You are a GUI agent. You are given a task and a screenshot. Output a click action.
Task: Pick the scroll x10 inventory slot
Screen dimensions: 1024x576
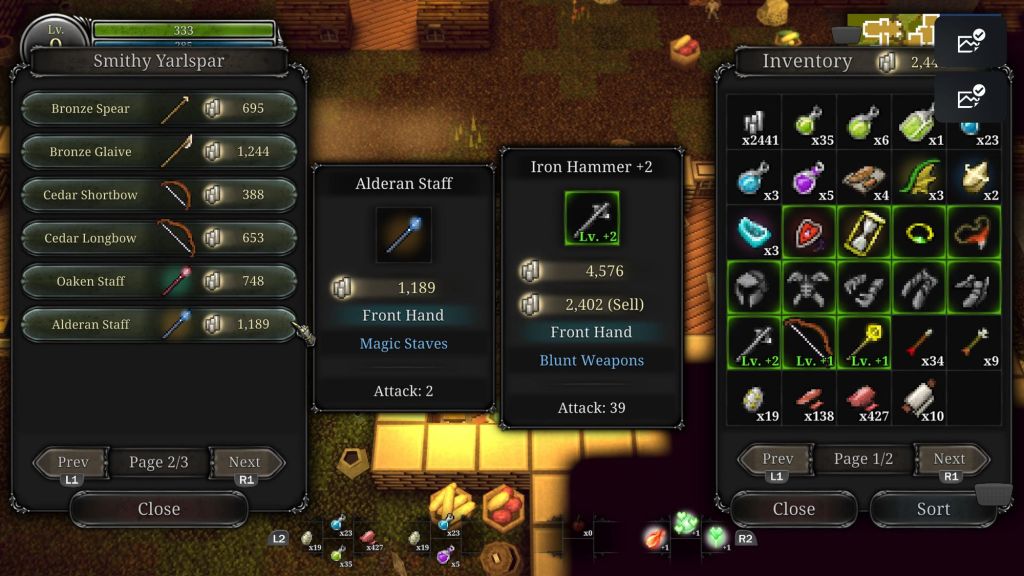(918, 397)
